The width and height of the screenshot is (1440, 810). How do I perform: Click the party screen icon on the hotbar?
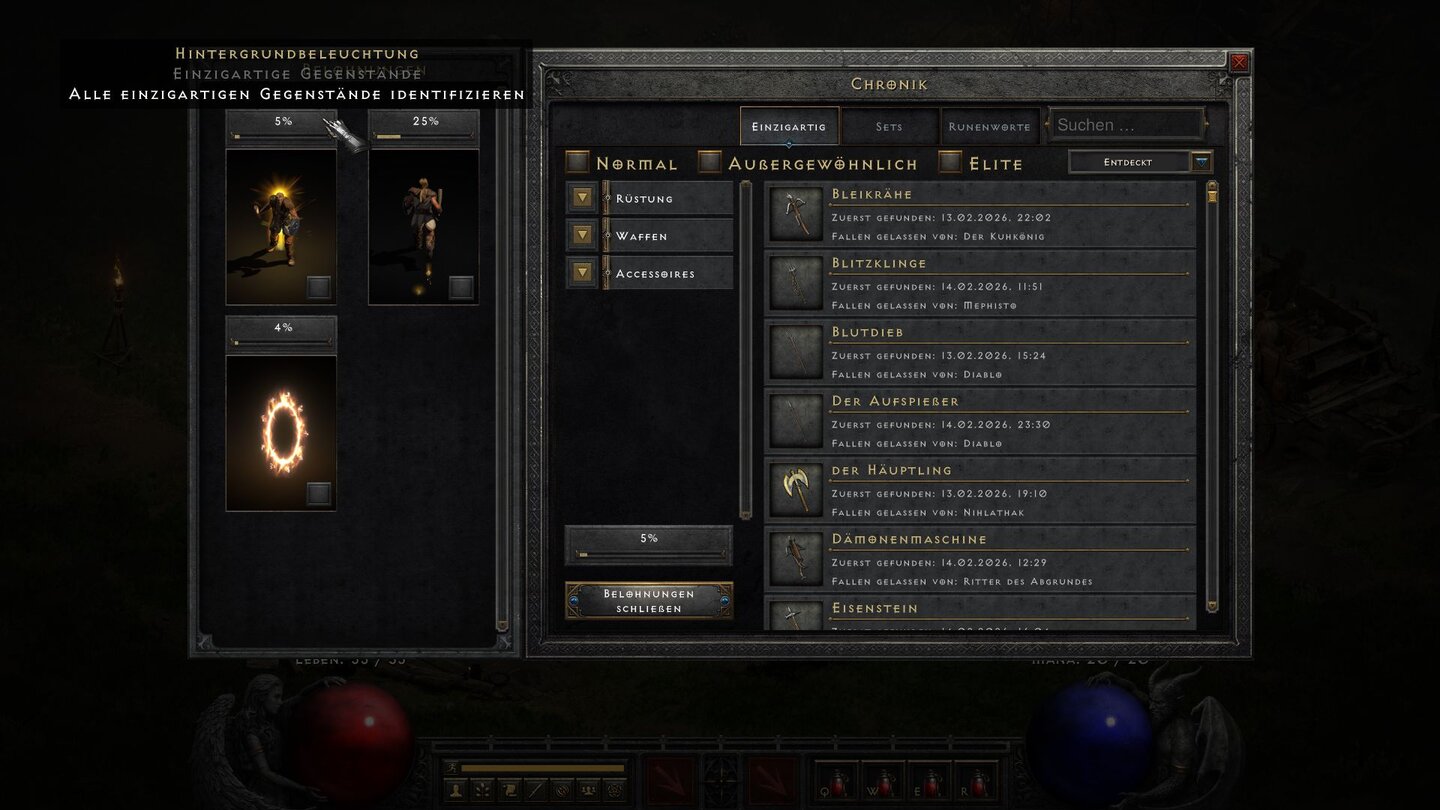(x=589, y=790)
